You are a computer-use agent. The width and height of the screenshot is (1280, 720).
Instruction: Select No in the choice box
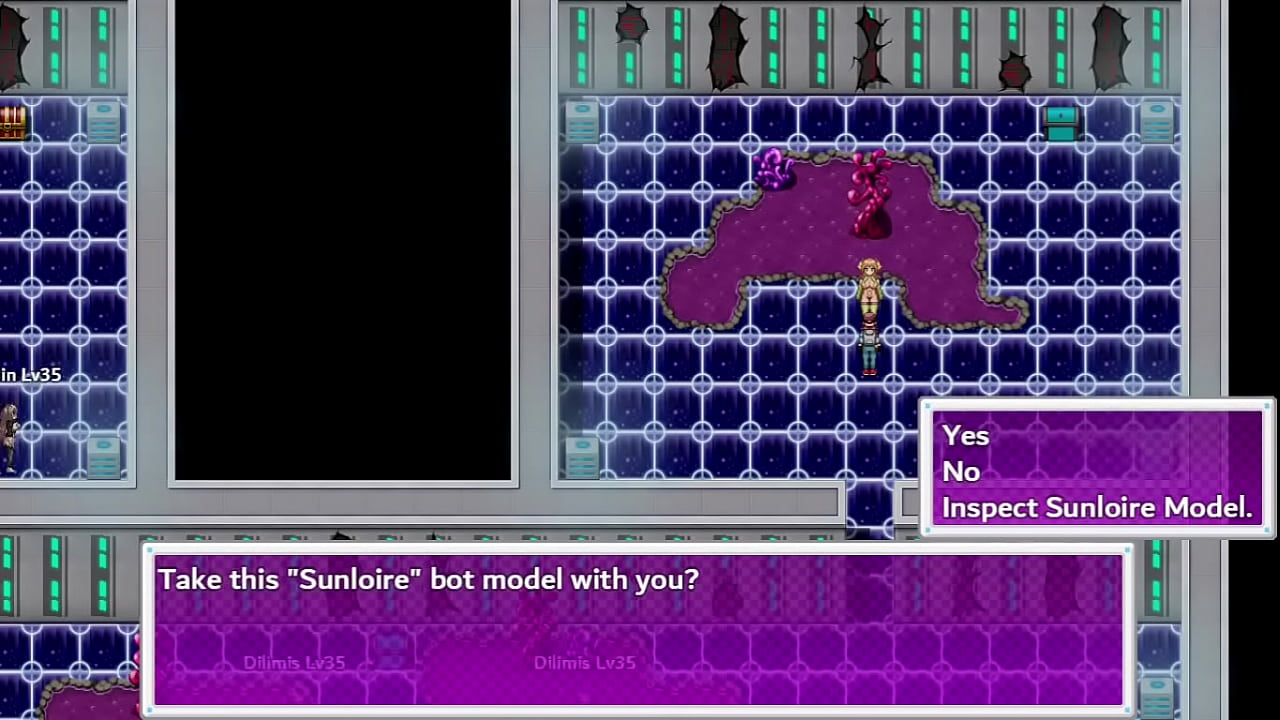pos(961,472)
